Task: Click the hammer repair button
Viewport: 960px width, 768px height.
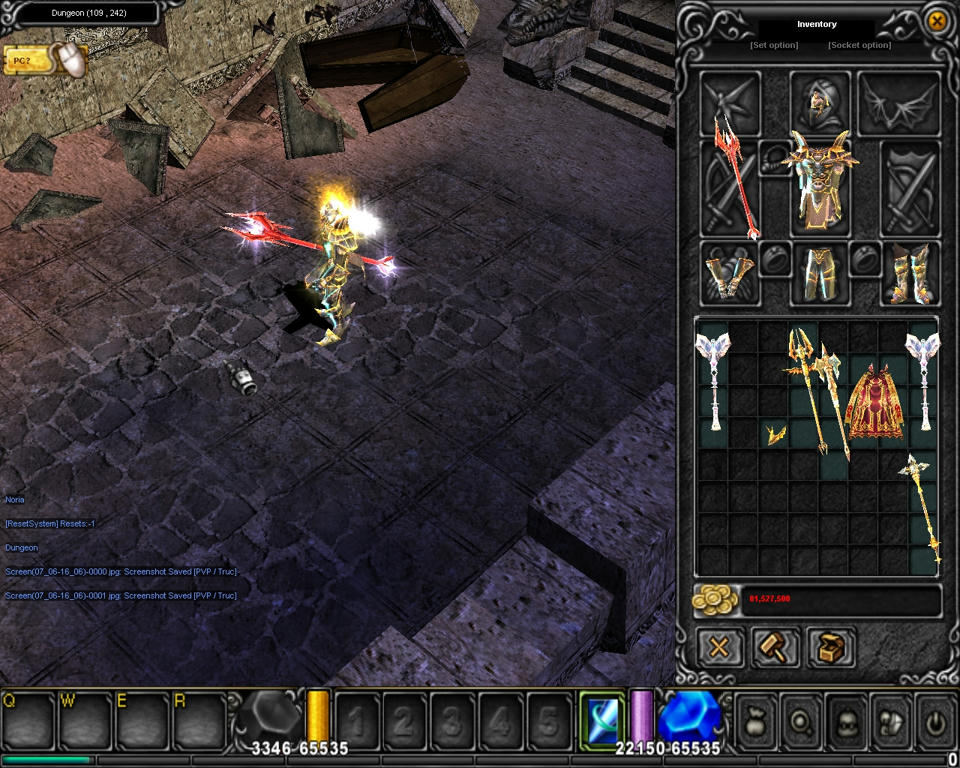Action: click(x=775, y=647)
